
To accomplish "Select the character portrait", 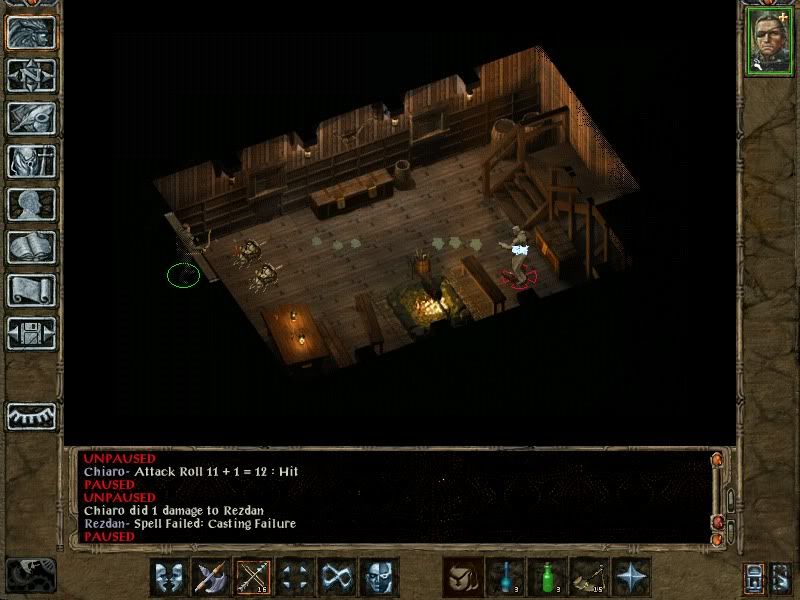I will pos(769,42).
